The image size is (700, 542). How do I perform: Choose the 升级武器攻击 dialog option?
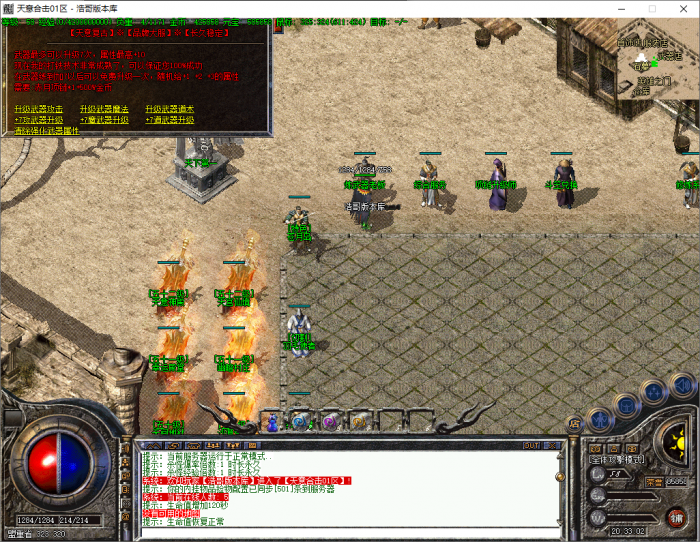click(x=39, y=108)
